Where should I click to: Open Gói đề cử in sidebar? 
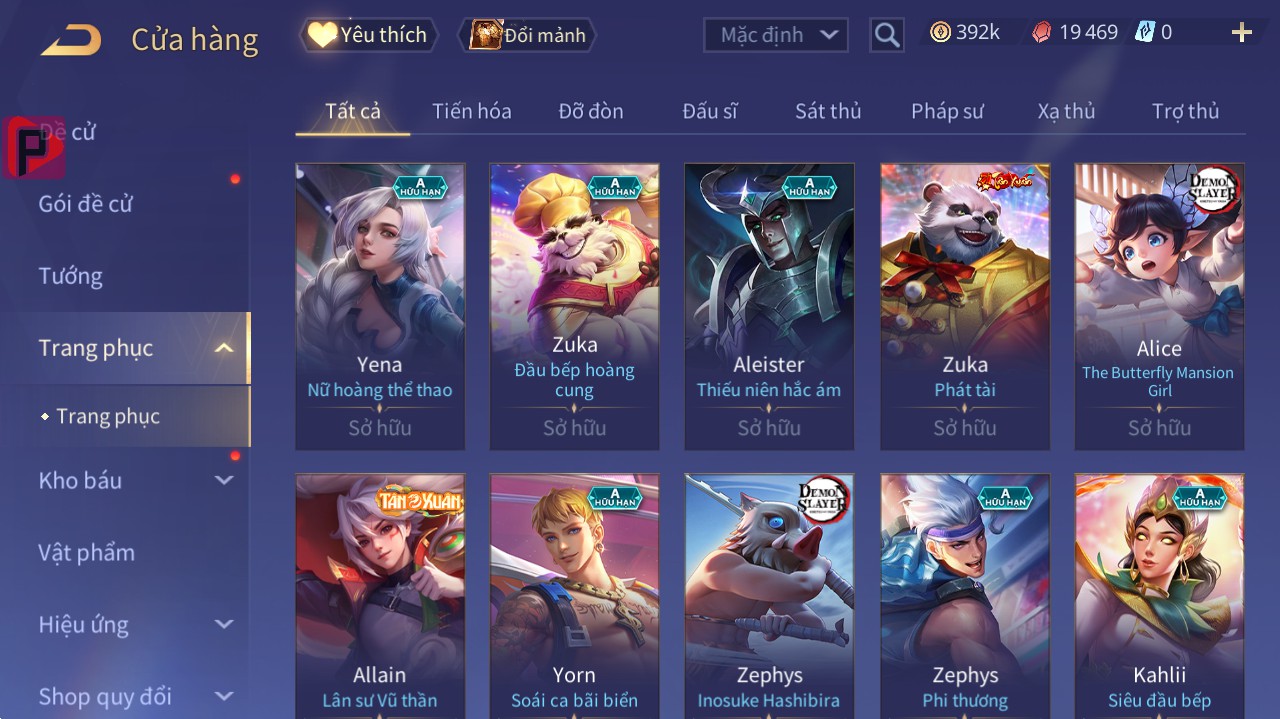click(x=86, y=204)
